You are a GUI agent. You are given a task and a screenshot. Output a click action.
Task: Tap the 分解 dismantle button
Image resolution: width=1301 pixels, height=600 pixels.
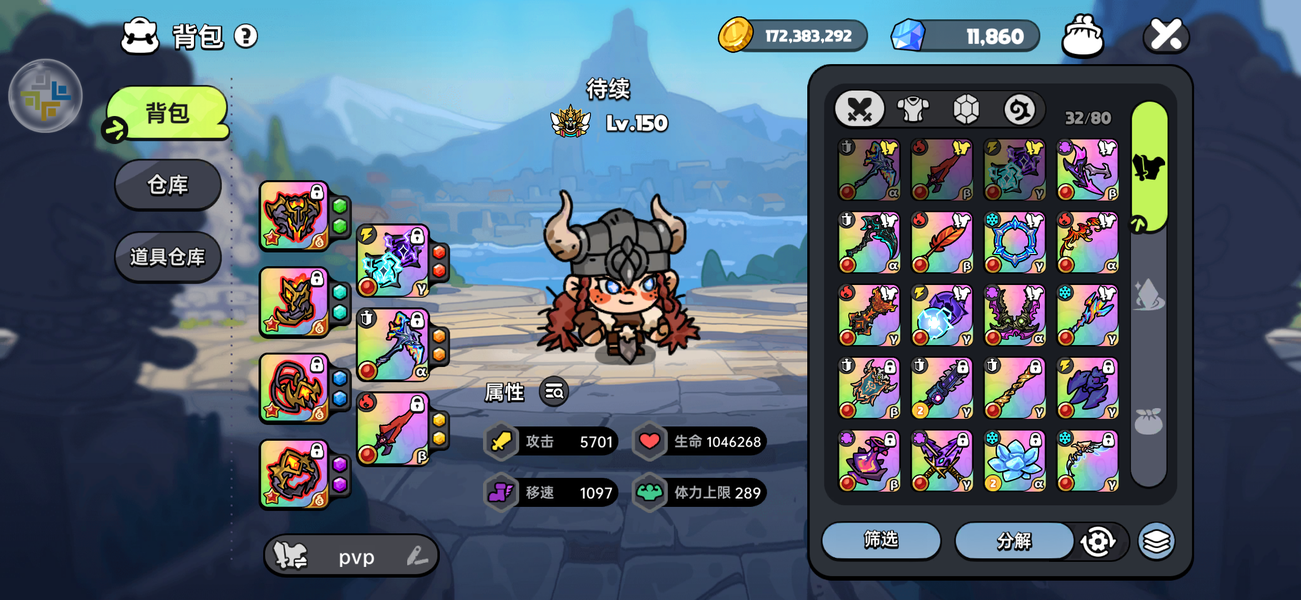click(1014, 540)
